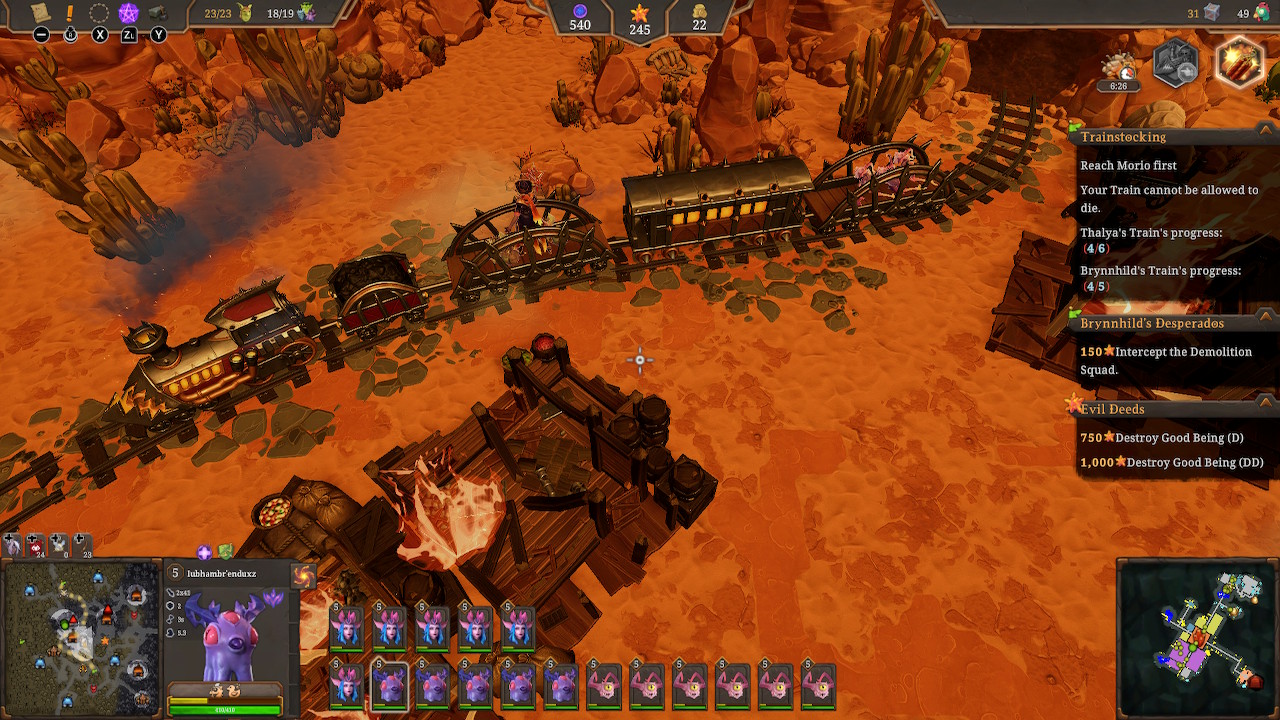This screenshot has height=720, width=1280.
Task: Click the silver dragon medallion icon
Action: coord(1176,62)
